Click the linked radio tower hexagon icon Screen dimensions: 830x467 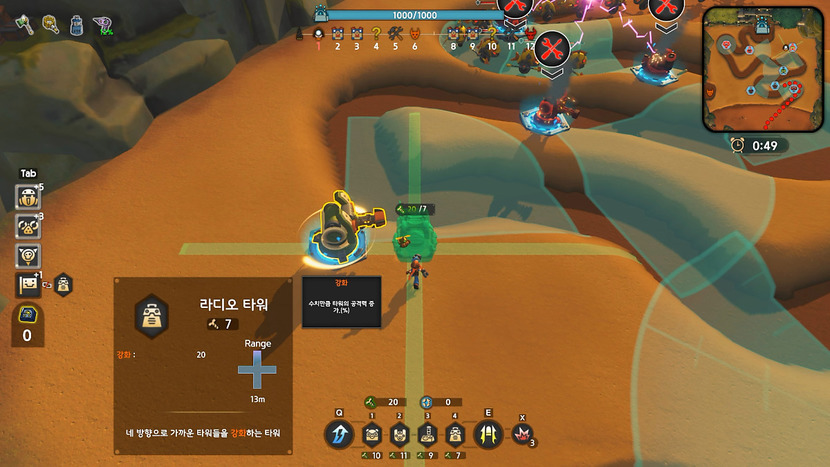tap(63, 285)
